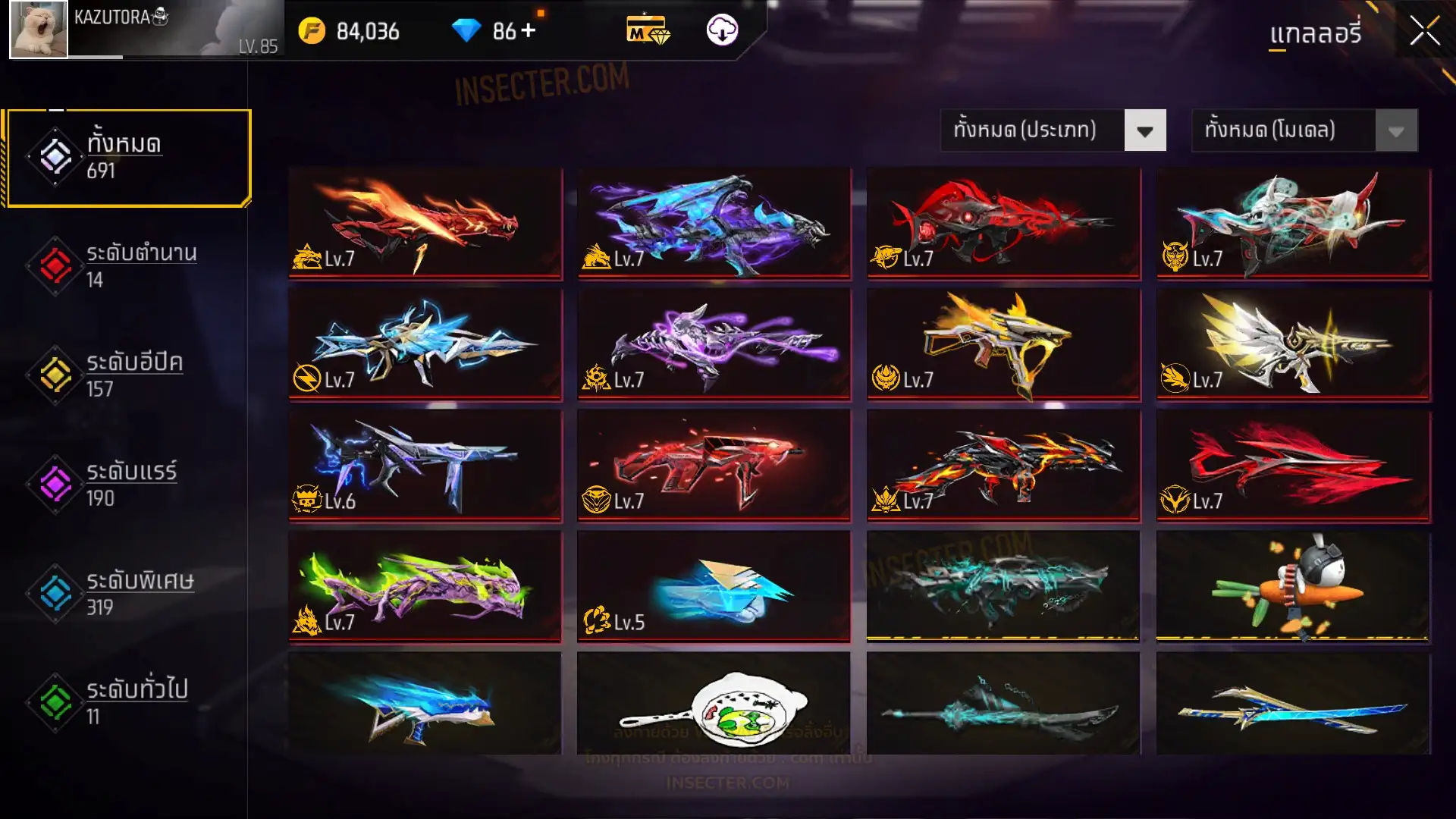The width and height of the screenshot is (1456, 819).
Task: Open the ทั้งหมด (ประเภท) type dropdown
Action: pos(1053,130)
